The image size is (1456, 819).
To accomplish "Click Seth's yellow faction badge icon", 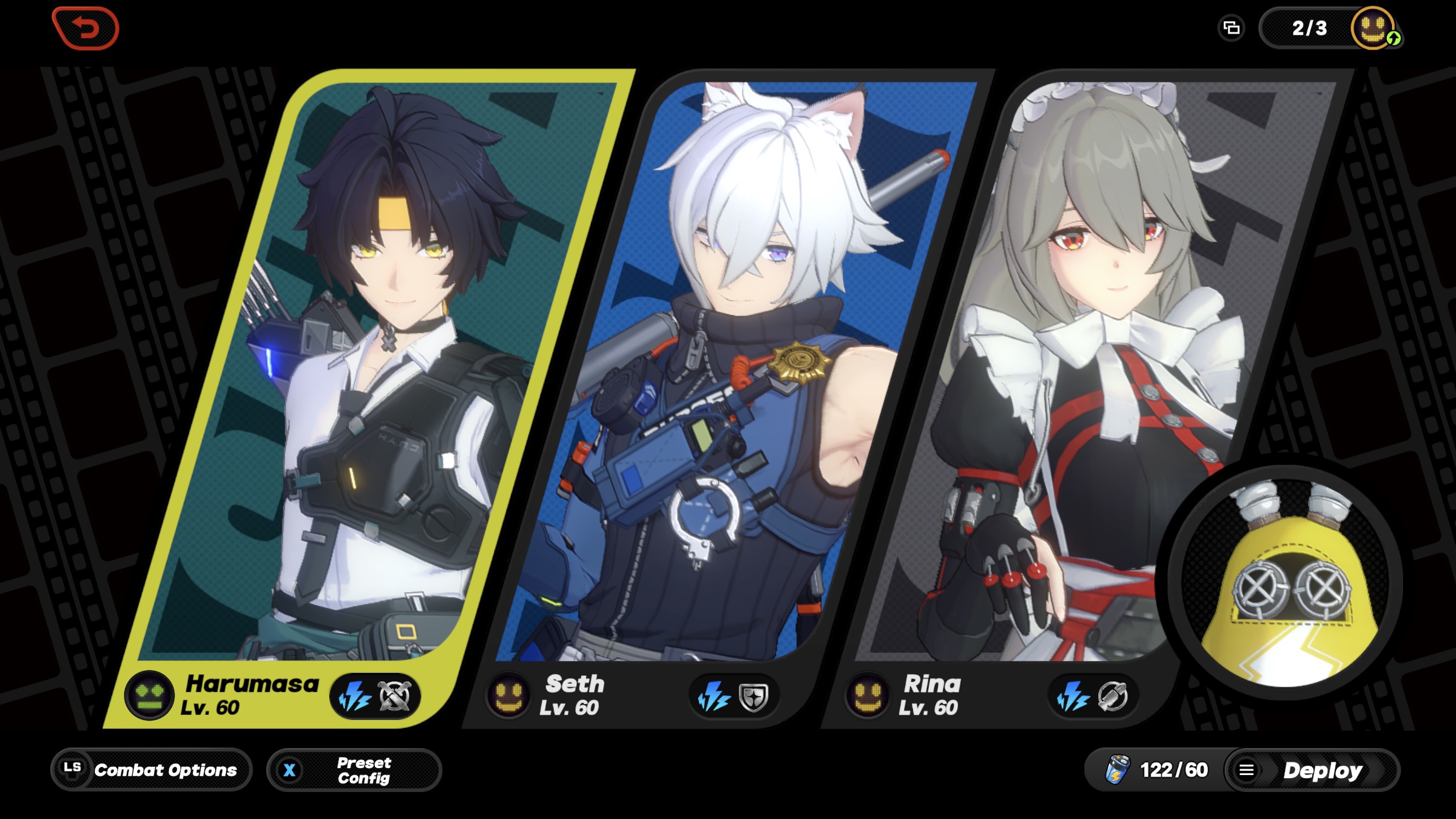I will pyautogui.click(x=509, y=696).
